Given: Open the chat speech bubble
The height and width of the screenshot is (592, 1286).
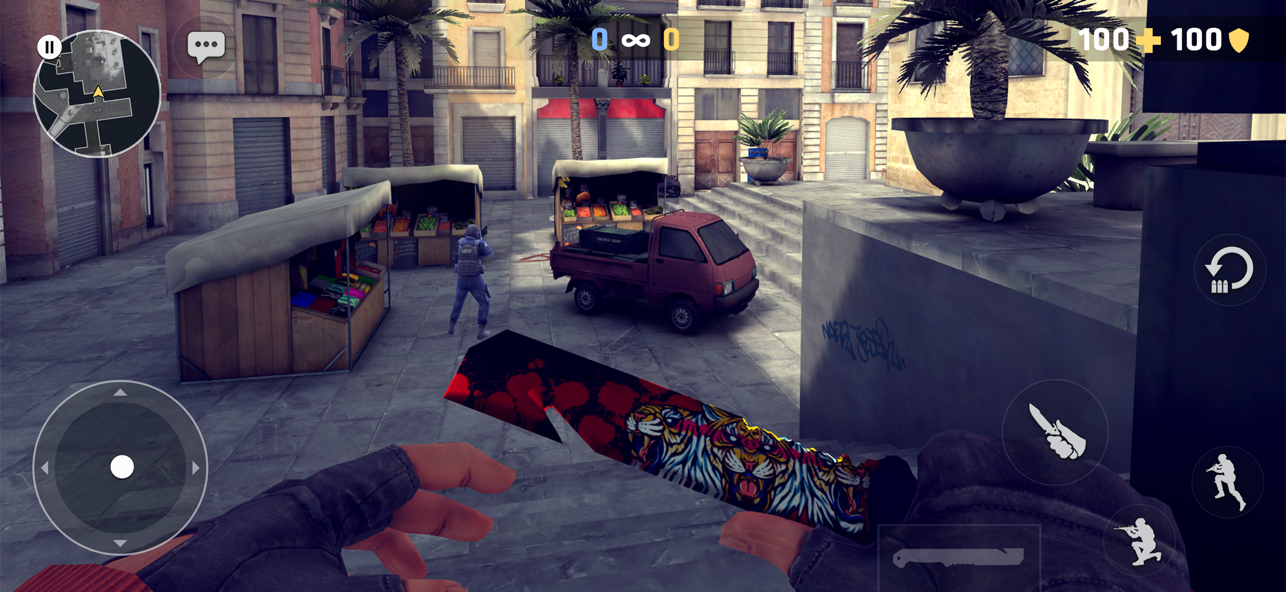Looking at the screenshot, I should [206, 46].
